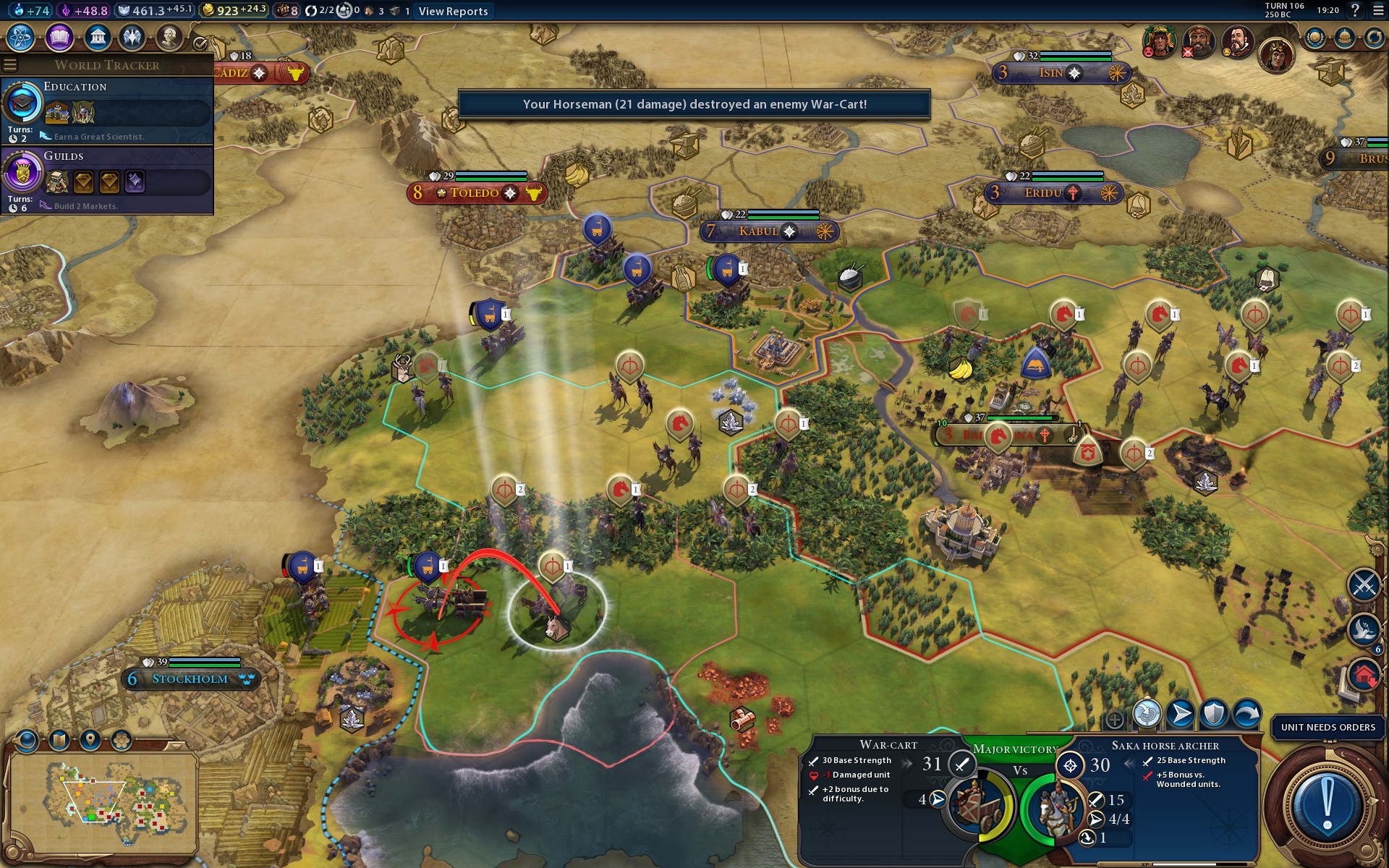This screenshot has width=1389, height=868.
Task: Open the Civics tree (book icon)
Action: click(x=59, y=37)
